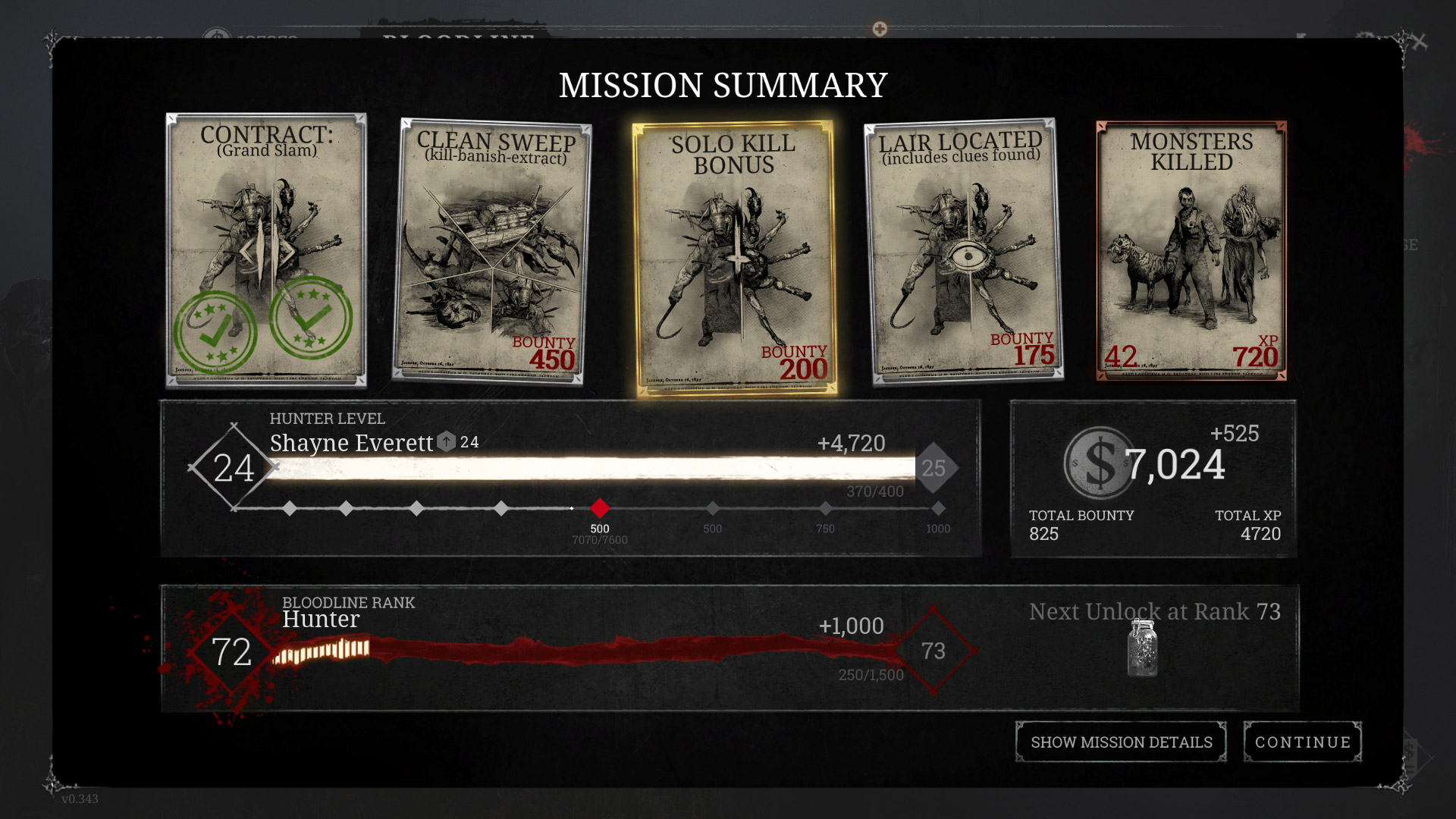Click the red diamond milestone marker
Viewport: 1456px width, 819px height.
tap(600, 508)
